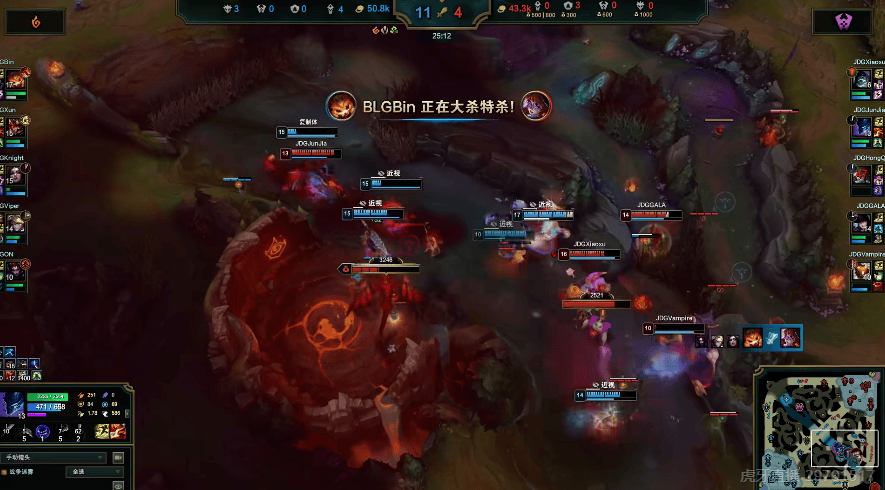
Task: Open the camera mode dropdown
Action: [x=55, y=458]
